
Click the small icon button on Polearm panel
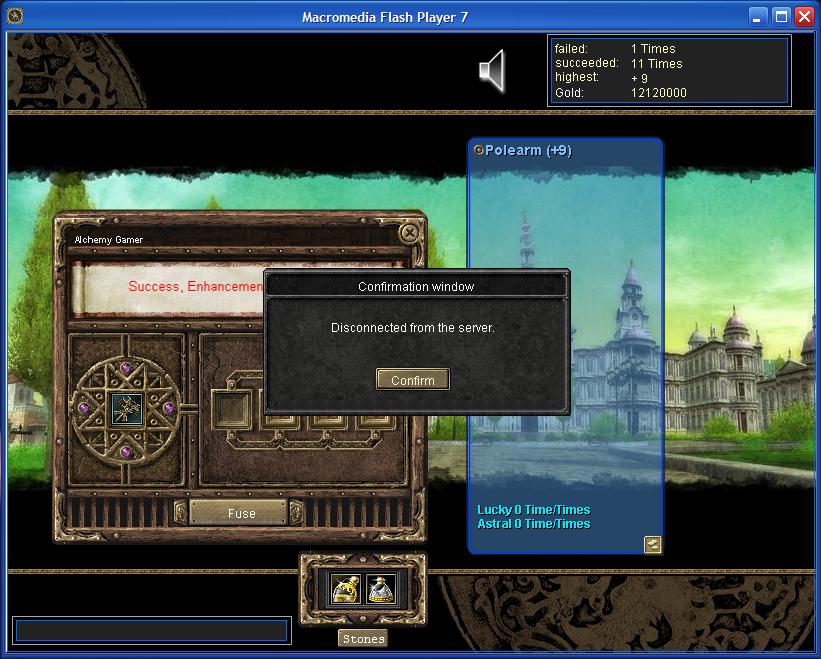click(652, 544)
